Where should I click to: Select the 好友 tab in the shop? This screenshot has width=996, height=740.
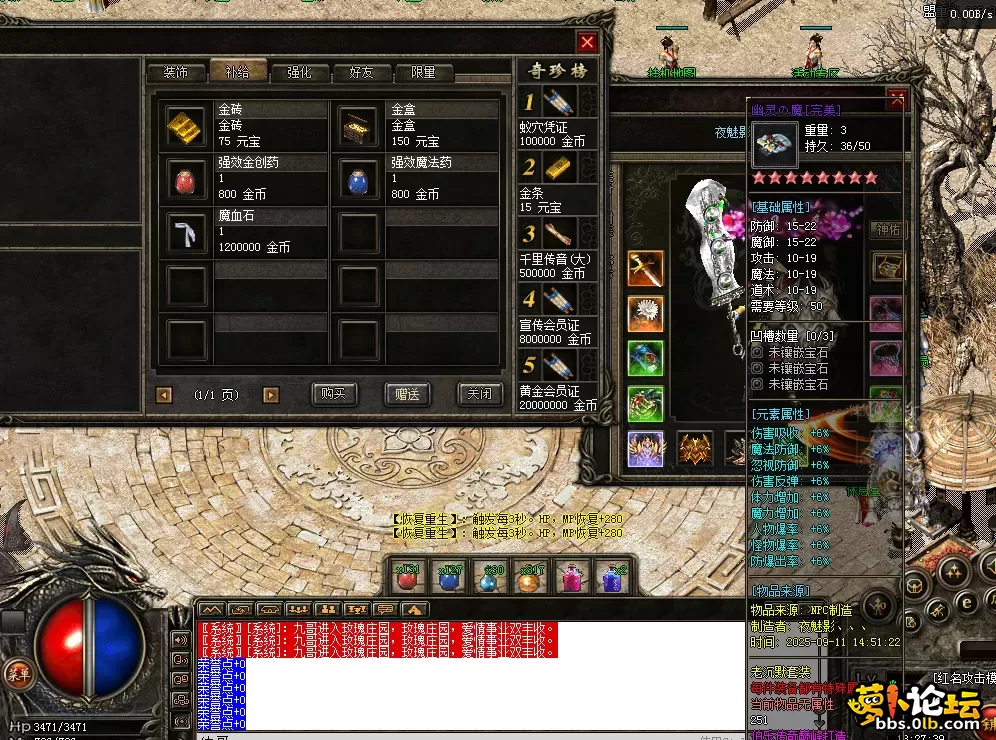(x=361, y=72)
